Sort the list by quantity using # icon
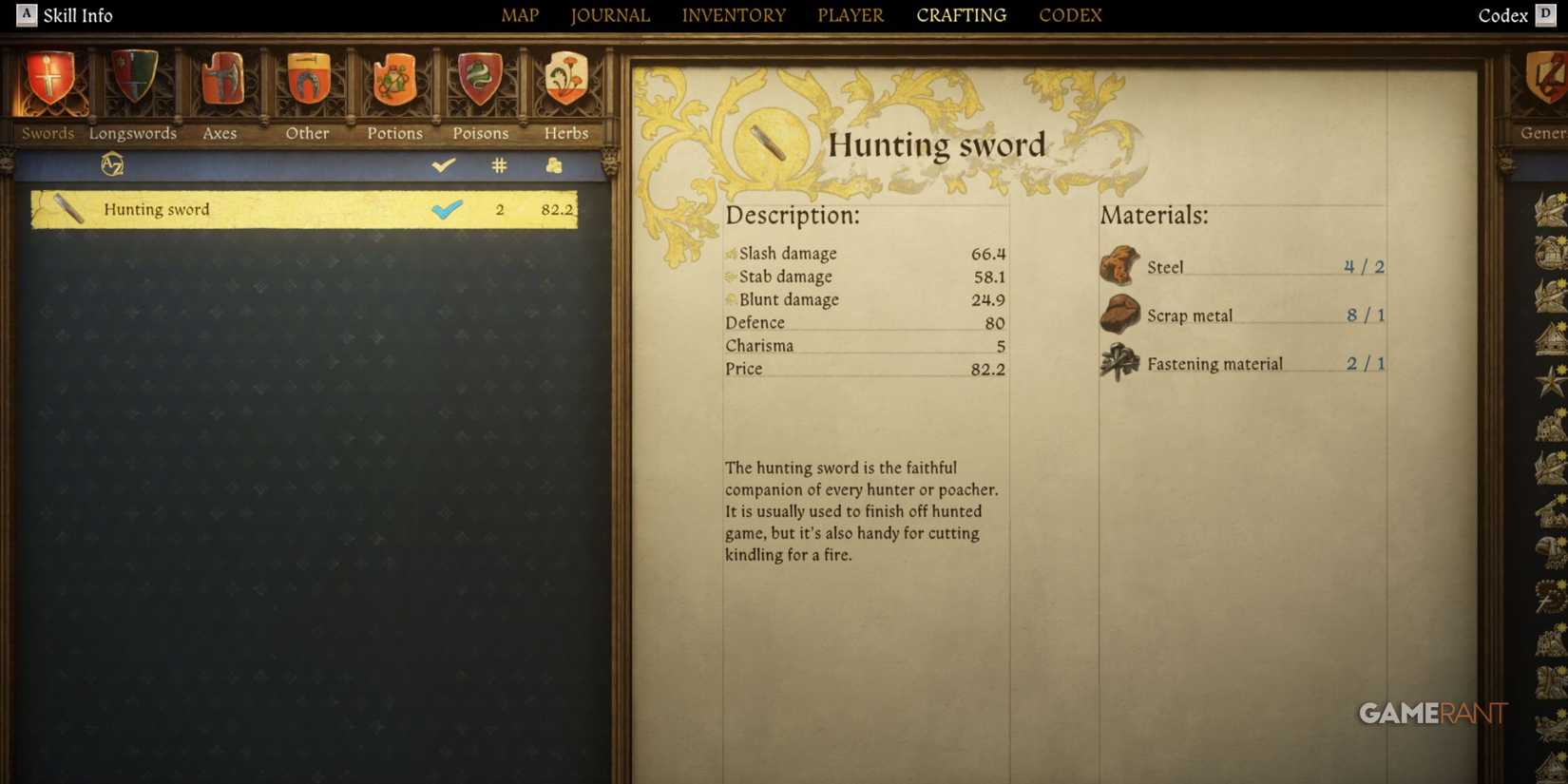The image size is (1568, 784). 498,164
